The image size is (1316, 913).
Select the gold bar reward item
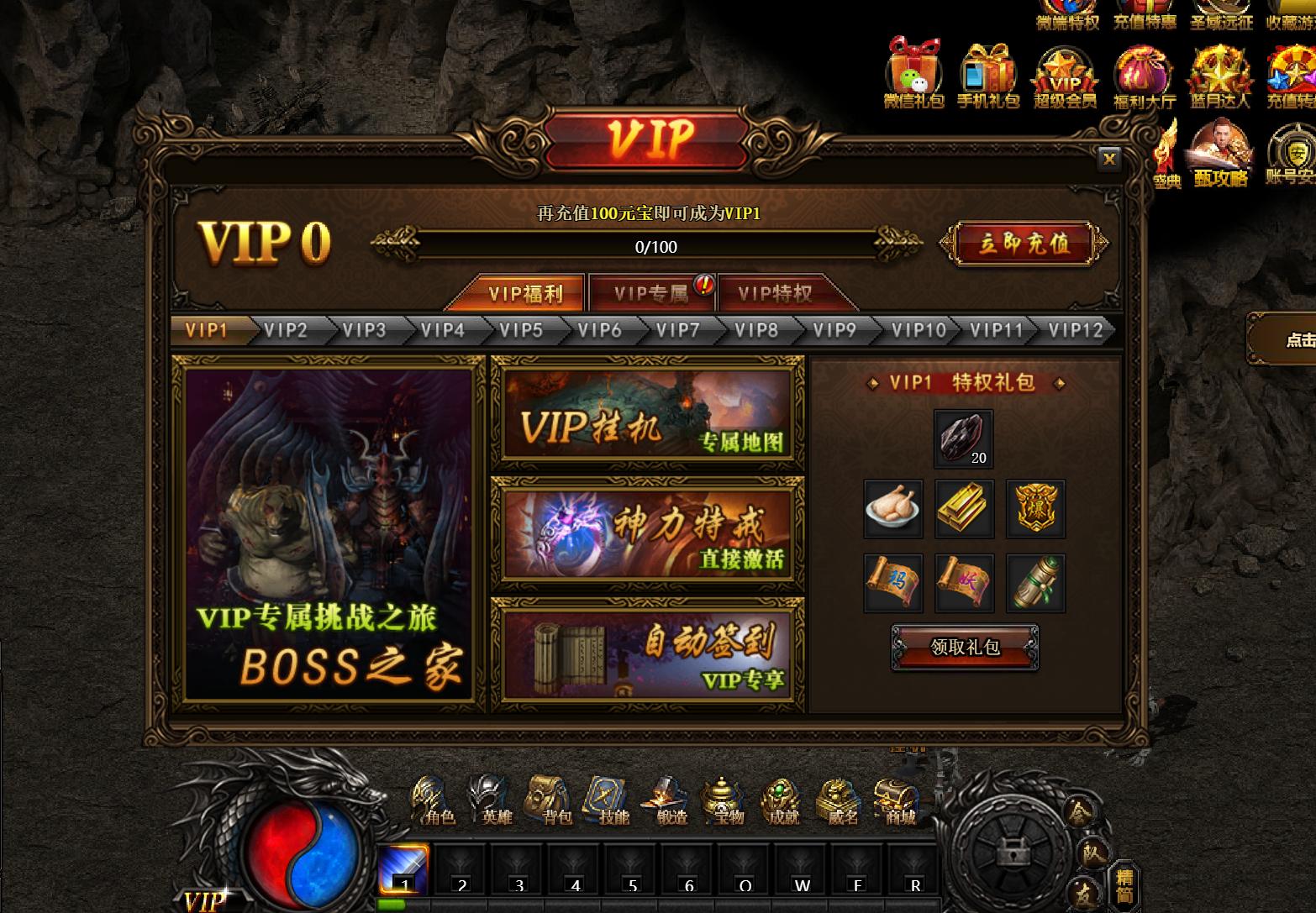point(964,508)
